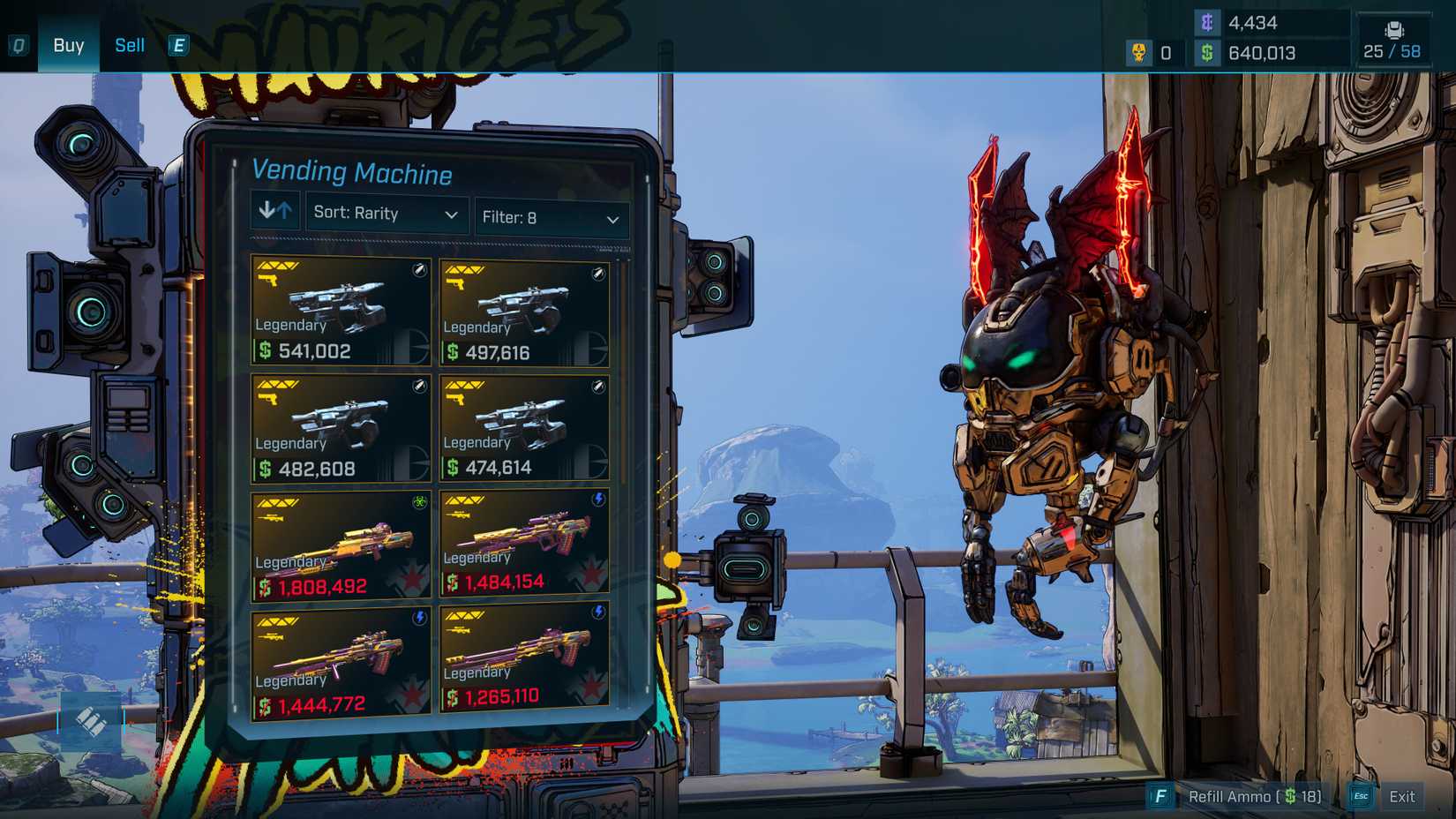Toggle the sort order arrows
Screen dimensions: 1456x819
click(274, 212)
